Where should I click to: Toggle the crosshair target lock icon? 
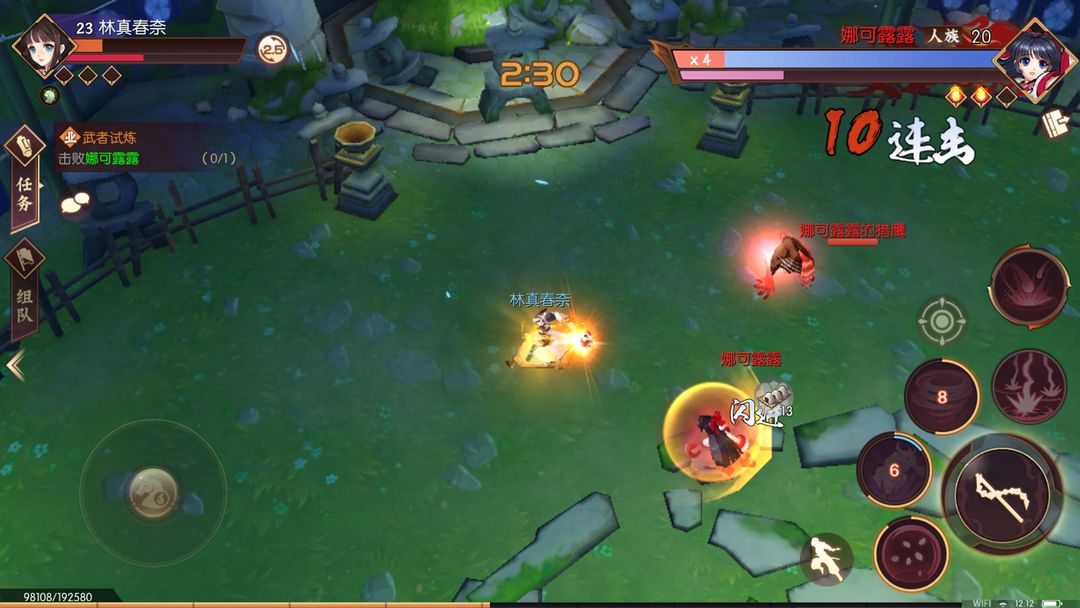[941, 321]
